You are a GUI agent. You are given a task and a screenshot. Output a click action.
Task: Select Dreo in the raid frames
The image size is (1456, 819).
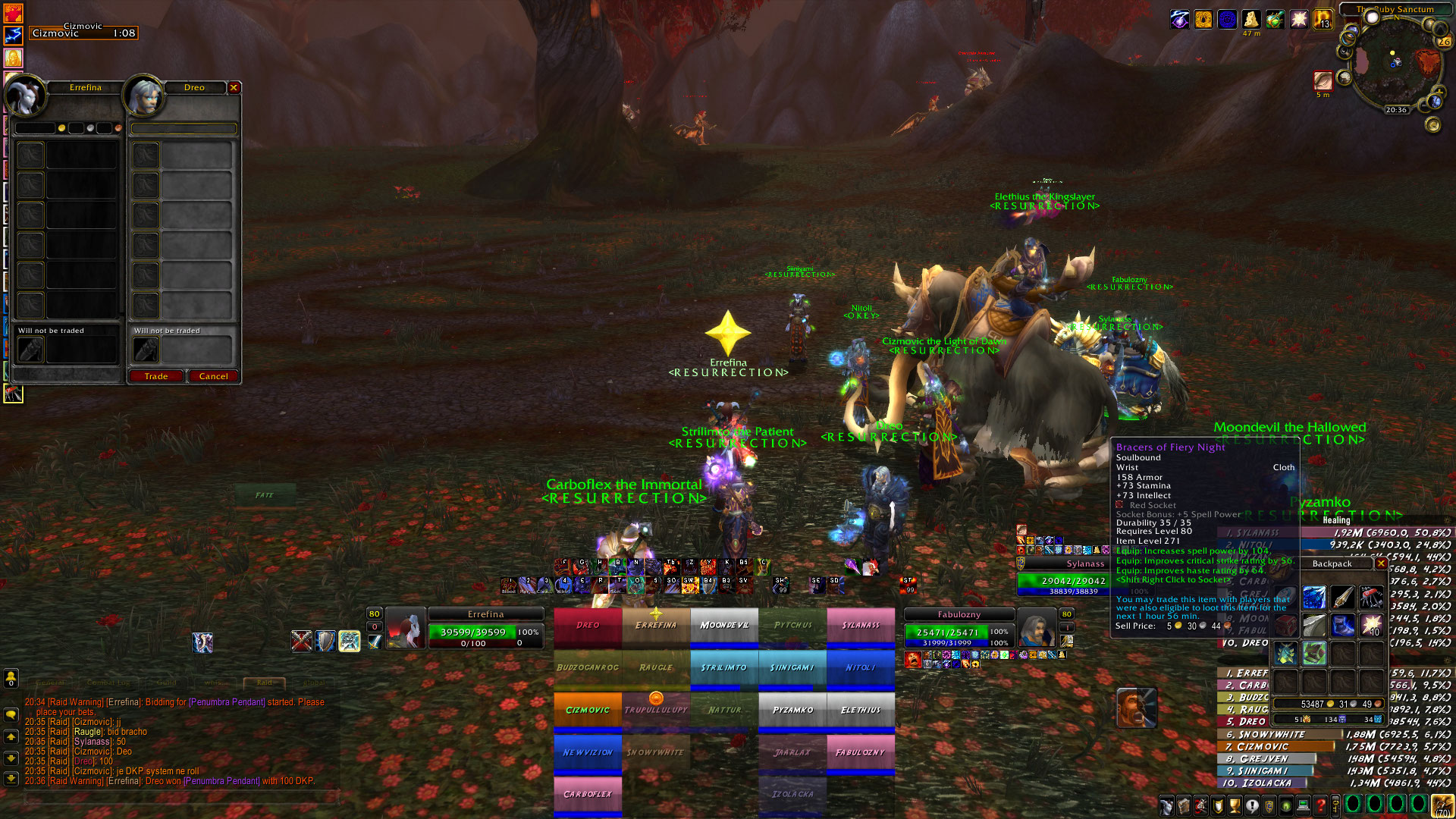588,626
